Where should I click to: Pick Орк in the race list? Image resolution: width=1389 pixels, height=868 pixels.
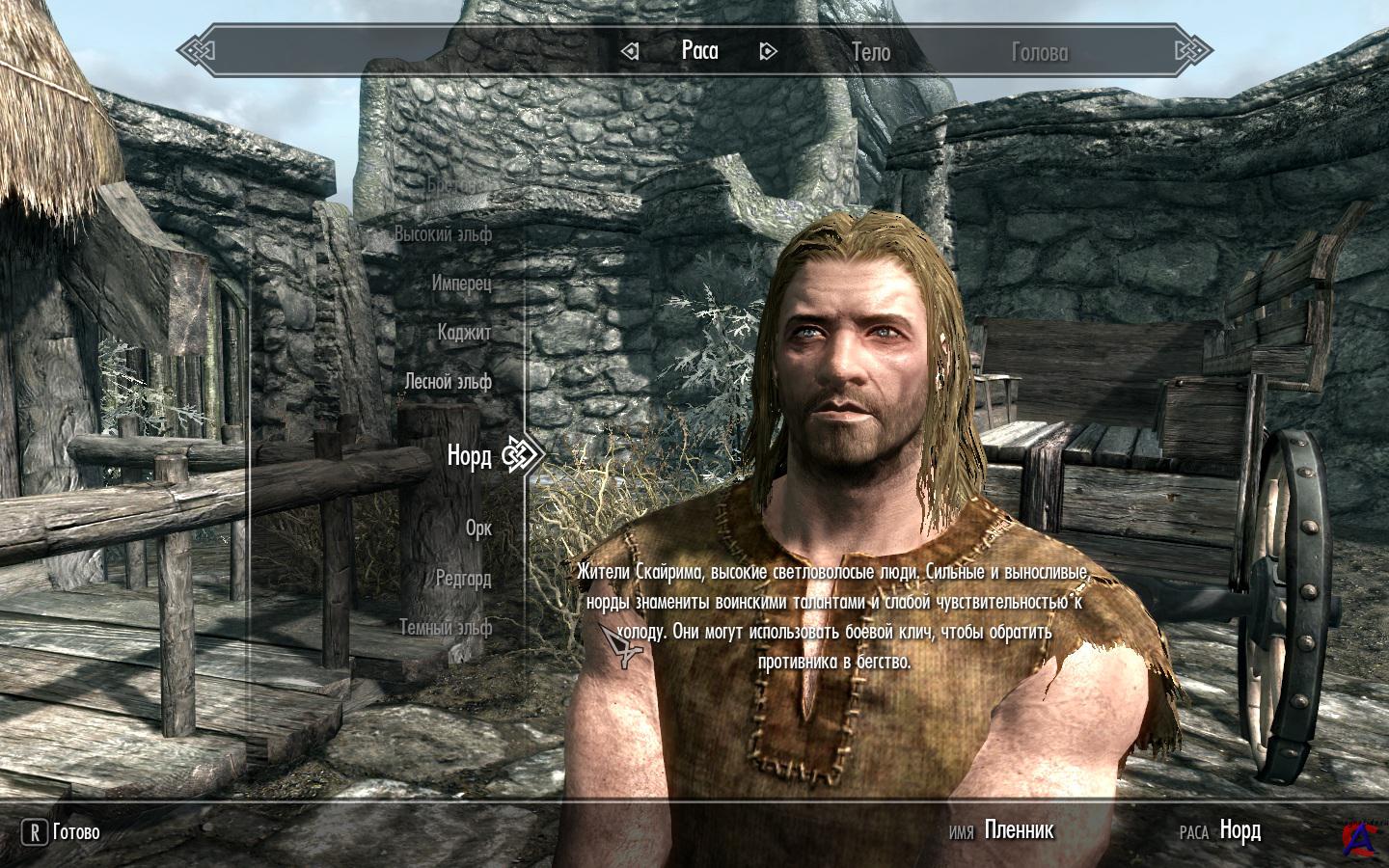[x=478, y=529]
